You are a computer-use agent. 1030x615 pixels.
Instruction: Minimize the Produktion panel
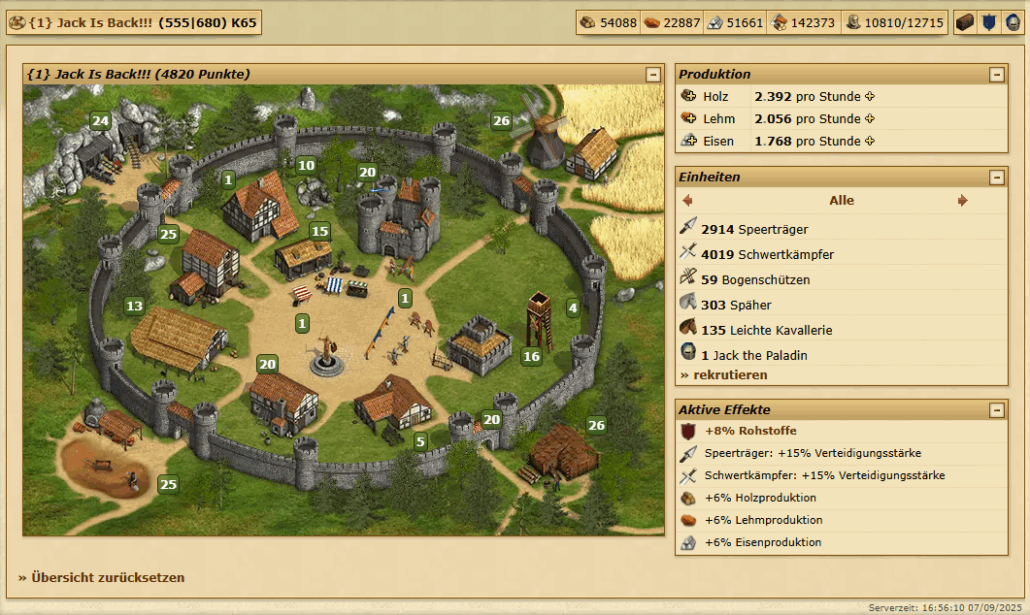[x=996, y=74]
